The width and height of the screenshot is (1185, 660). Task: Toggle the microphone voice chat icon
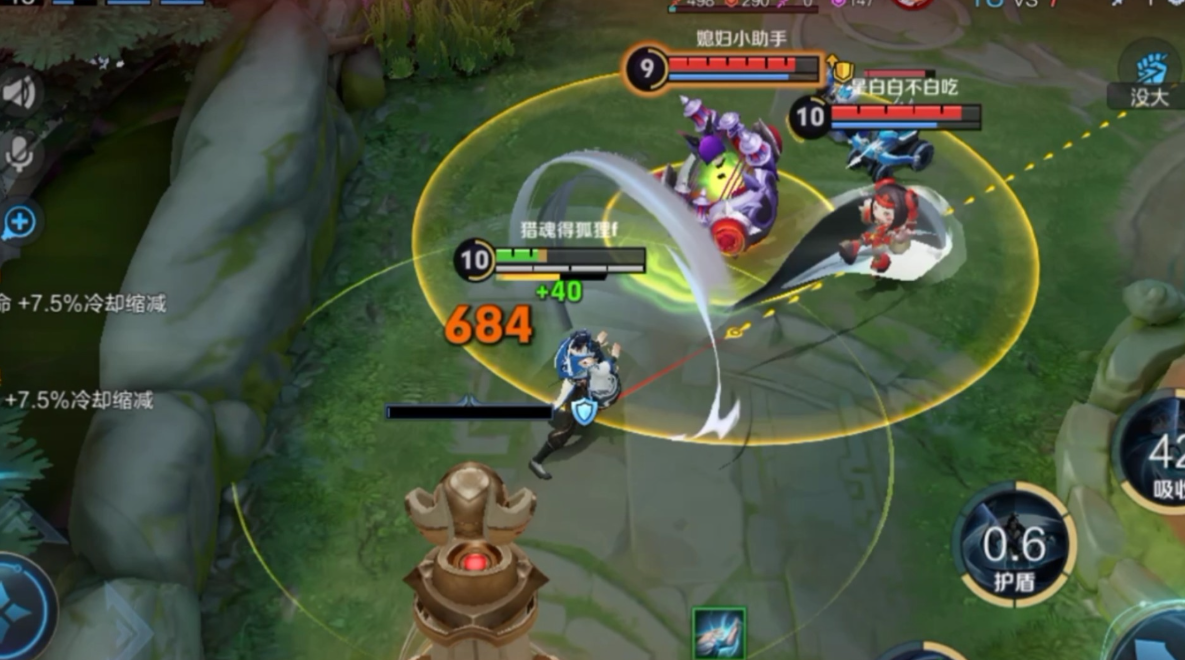(19, 154)
